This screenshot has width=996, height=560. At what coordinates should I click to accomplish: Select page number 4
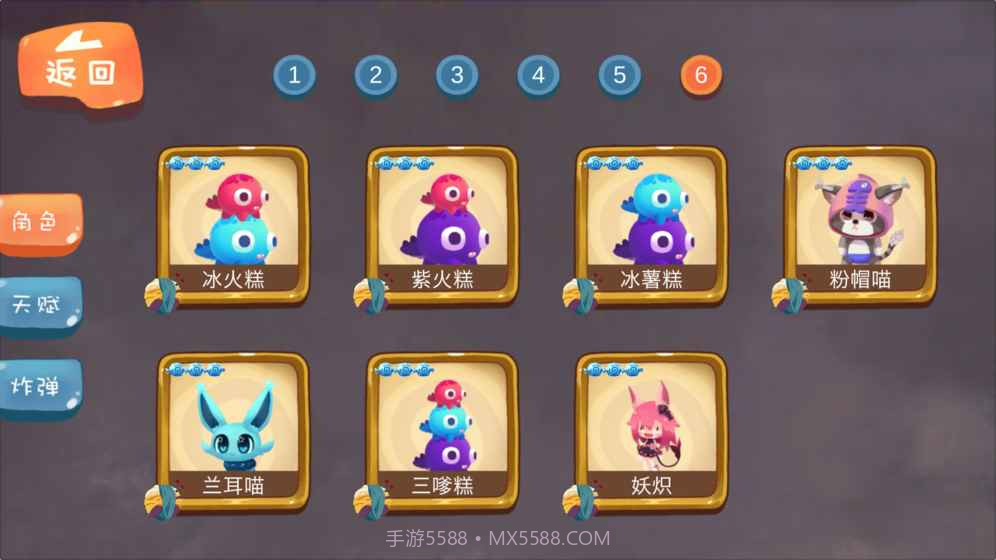[x=538, y=75]
